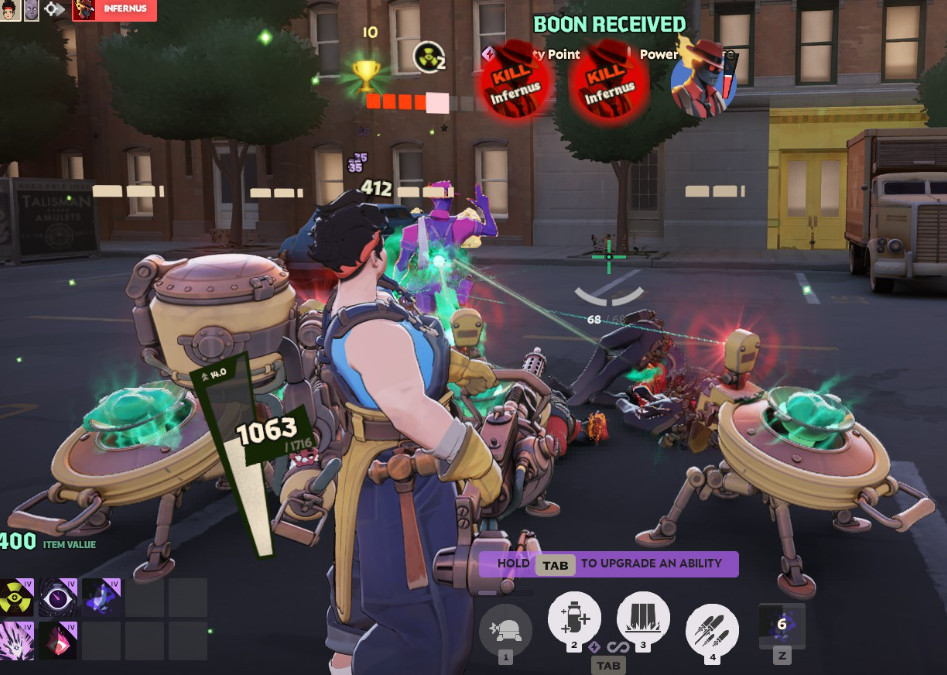Select the first teammate portrait

(x=9, y=10)
